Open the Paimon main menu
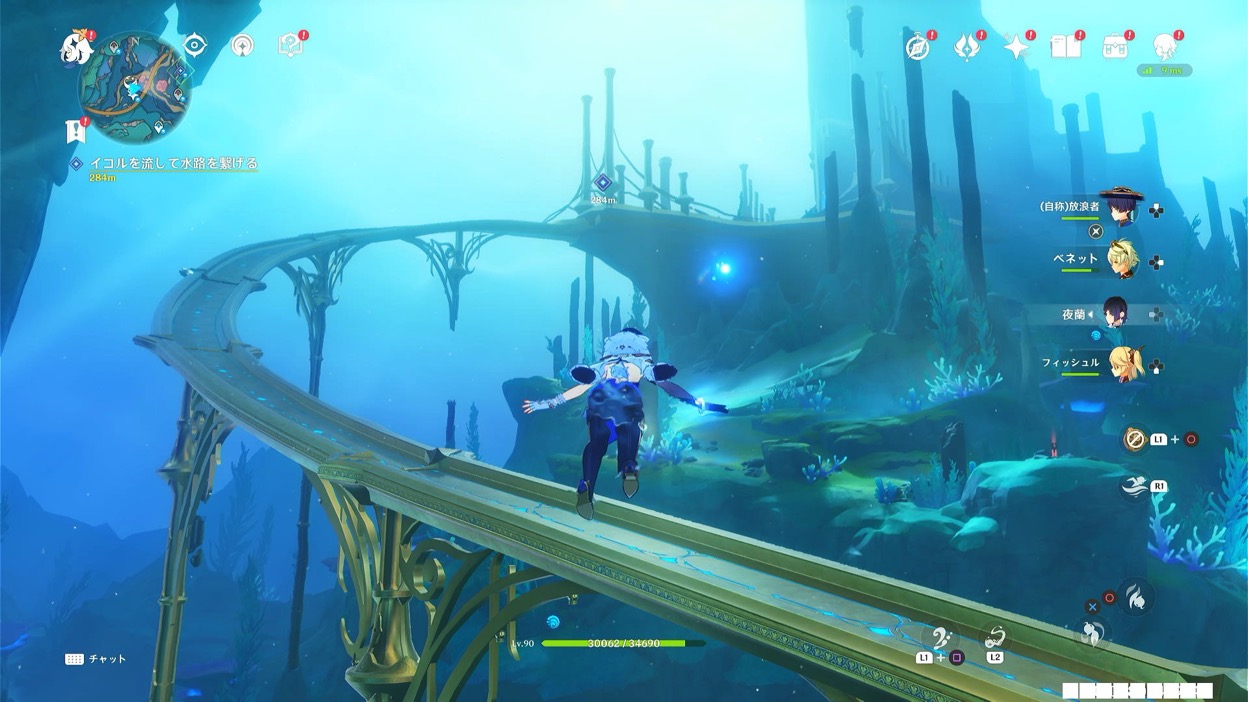The image size is (1248, 702). (x=76, y=48)
